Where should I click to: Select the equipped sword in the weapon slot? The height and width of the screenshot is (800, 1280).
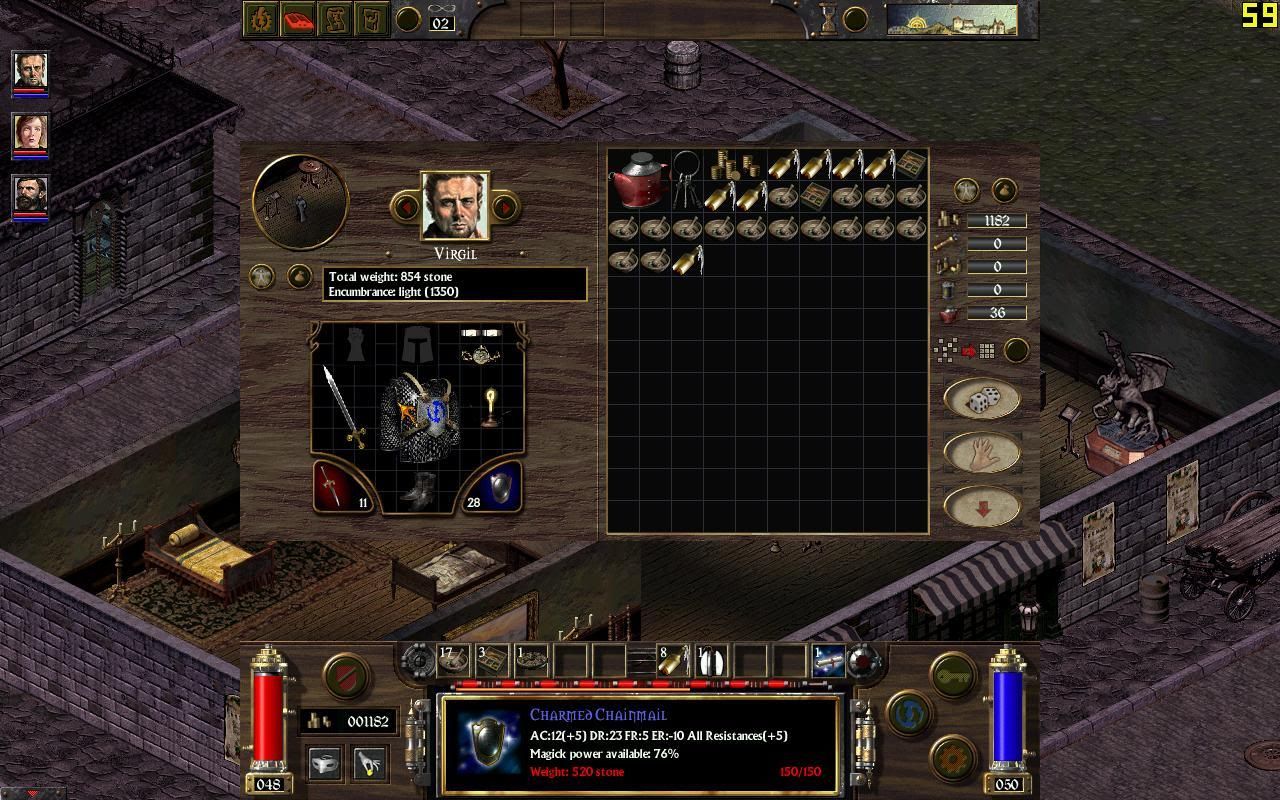343,407
